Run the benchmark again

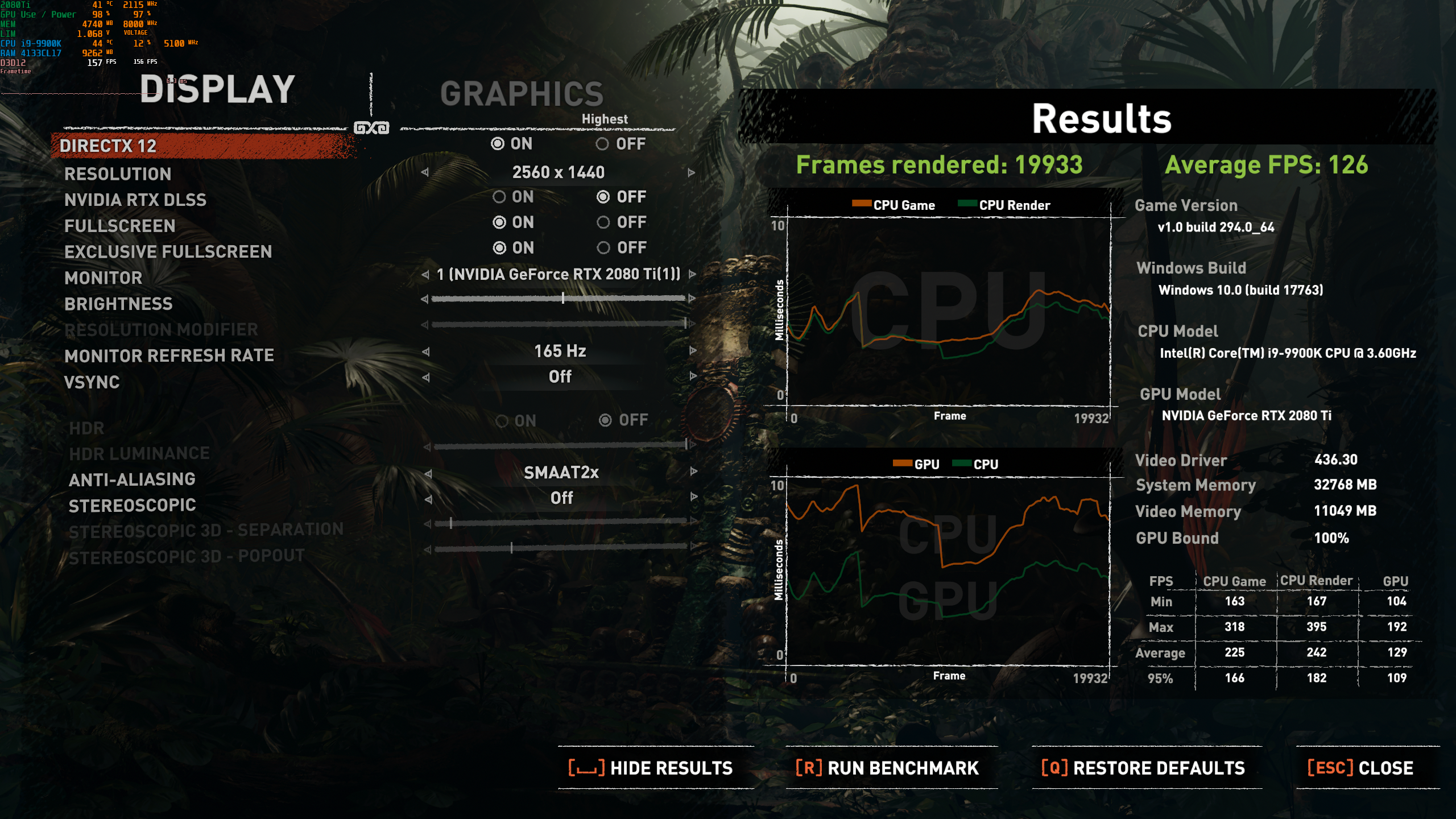tap(887, 767)
